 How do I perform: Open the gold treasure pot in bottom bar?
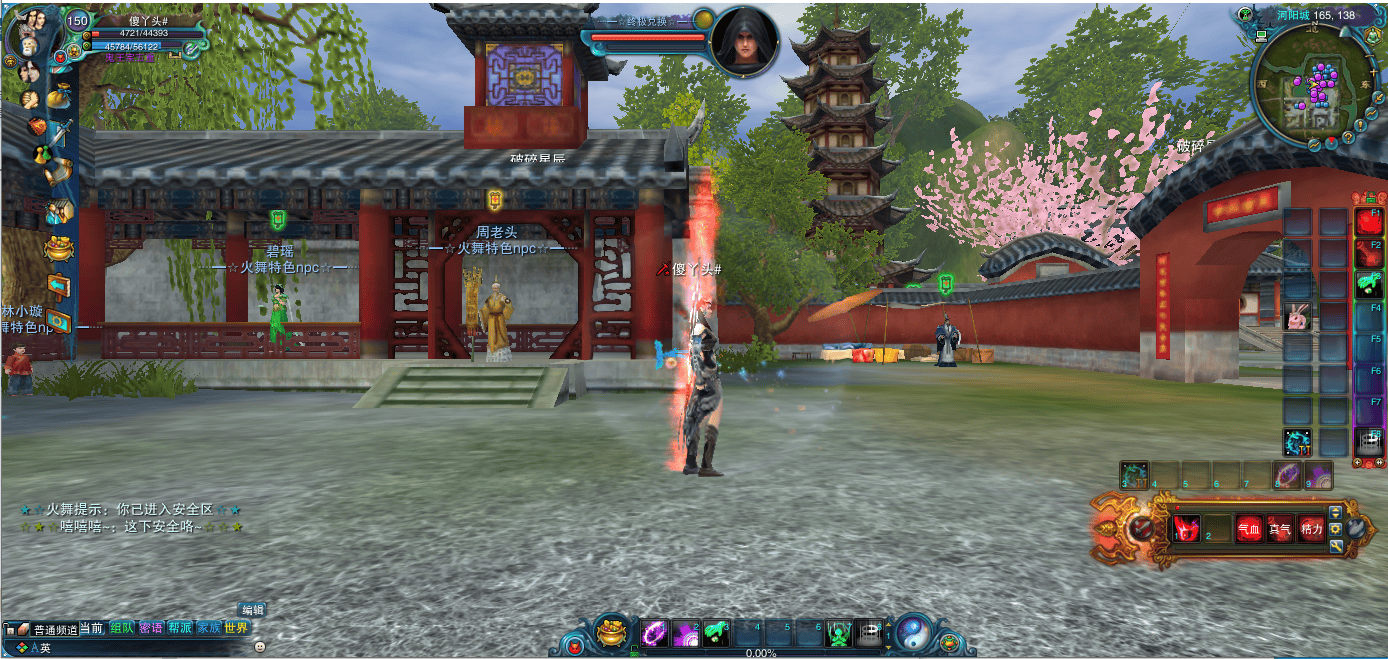pyautogui.click(x=611, y=632)
